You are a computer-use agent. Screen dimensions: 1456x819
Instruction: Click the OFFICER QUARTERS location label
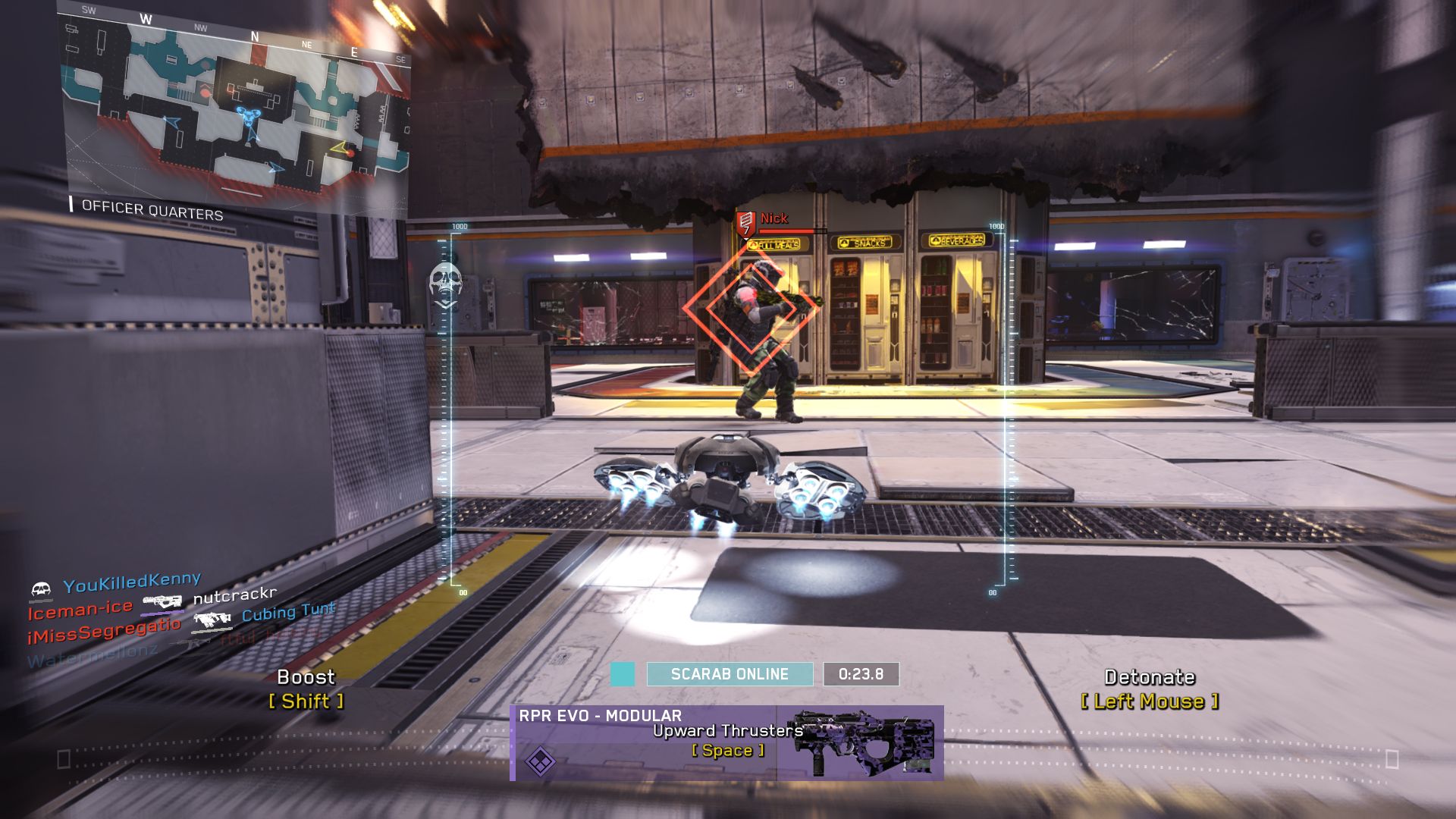(x=152, y=210)
